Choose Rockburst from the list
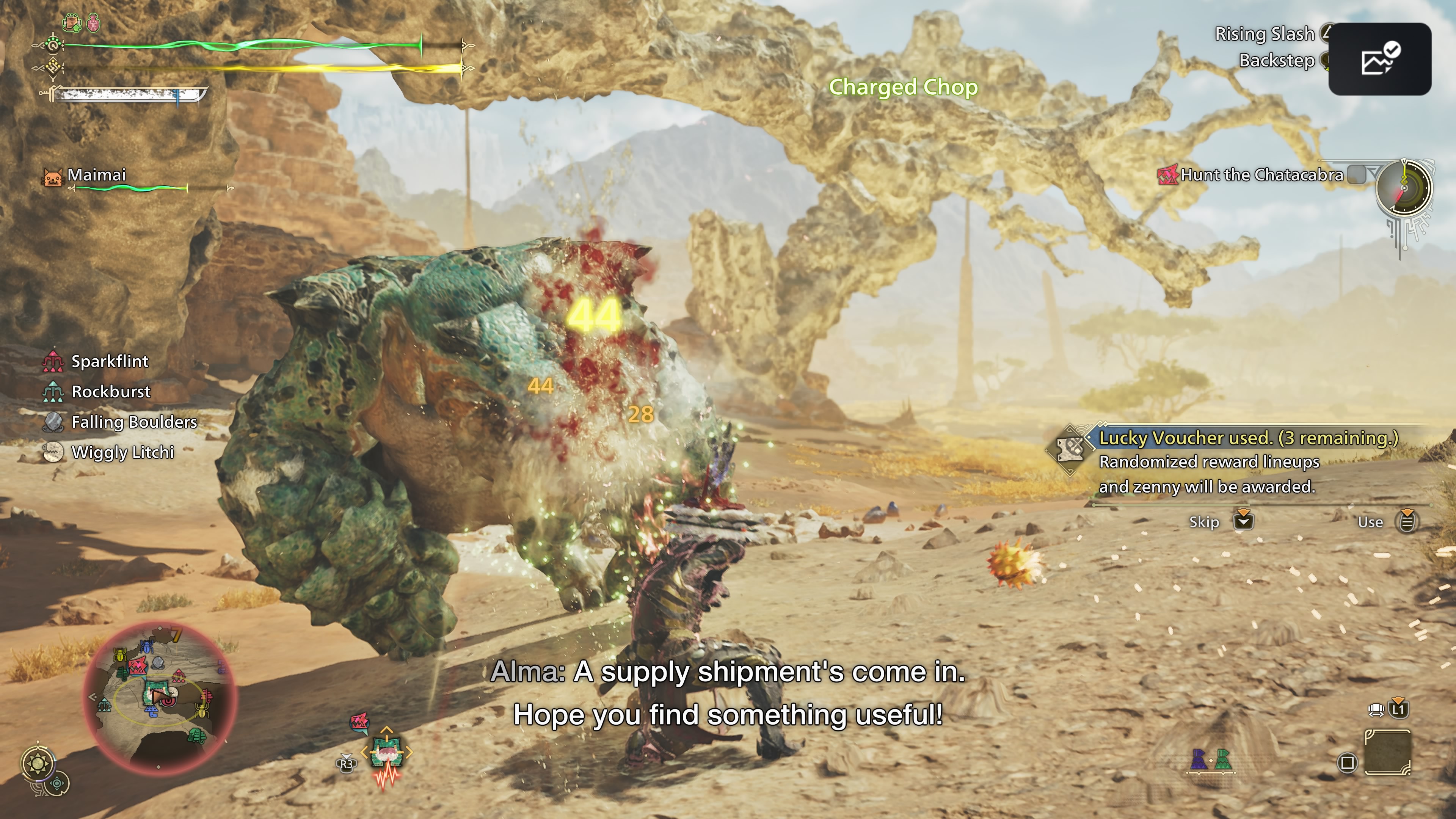 coord(111,392)
